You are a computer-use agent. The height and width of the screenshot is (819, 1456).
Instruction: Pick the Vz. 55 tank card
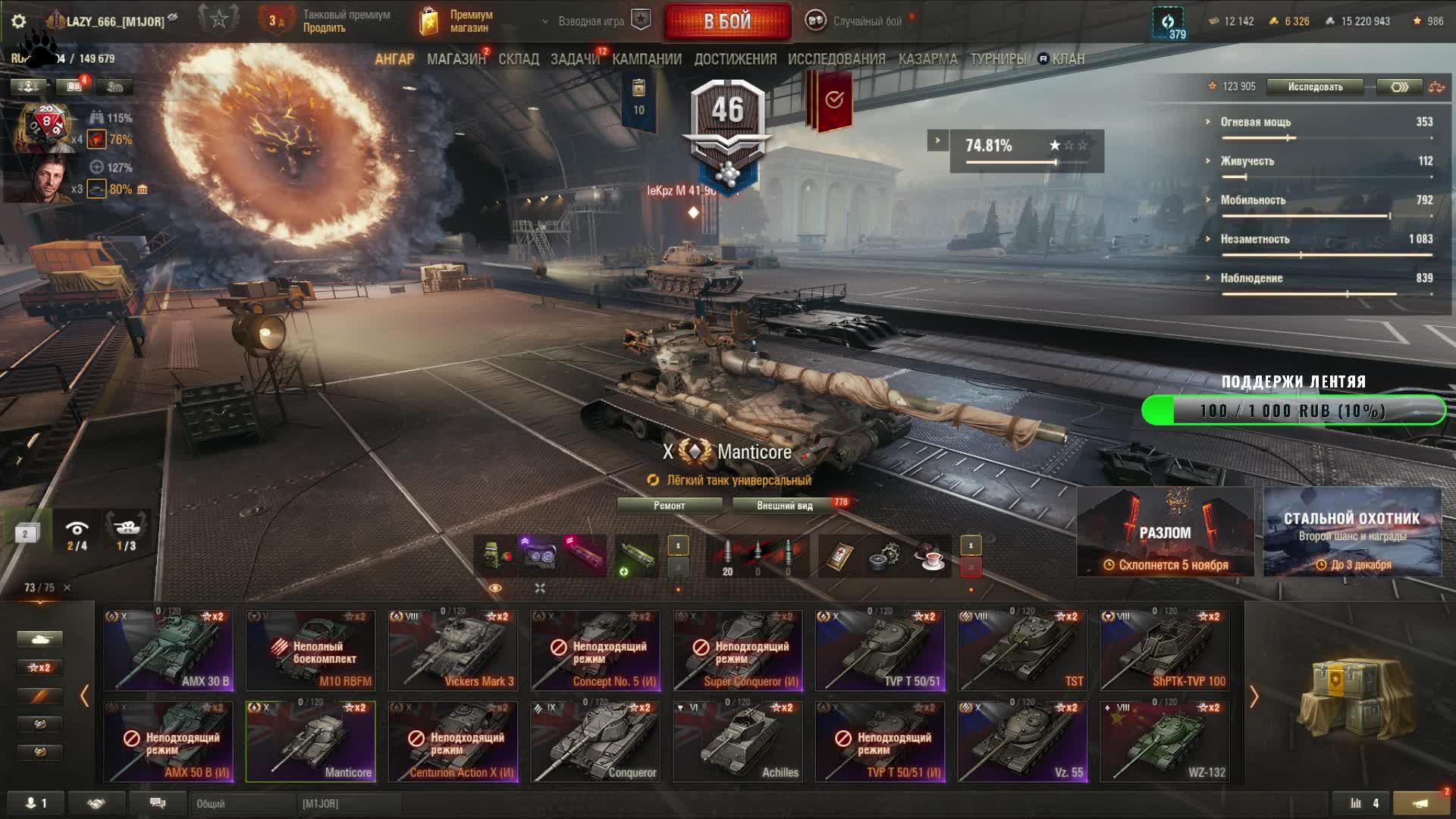pyautogui.click(x=1022, y=742)
